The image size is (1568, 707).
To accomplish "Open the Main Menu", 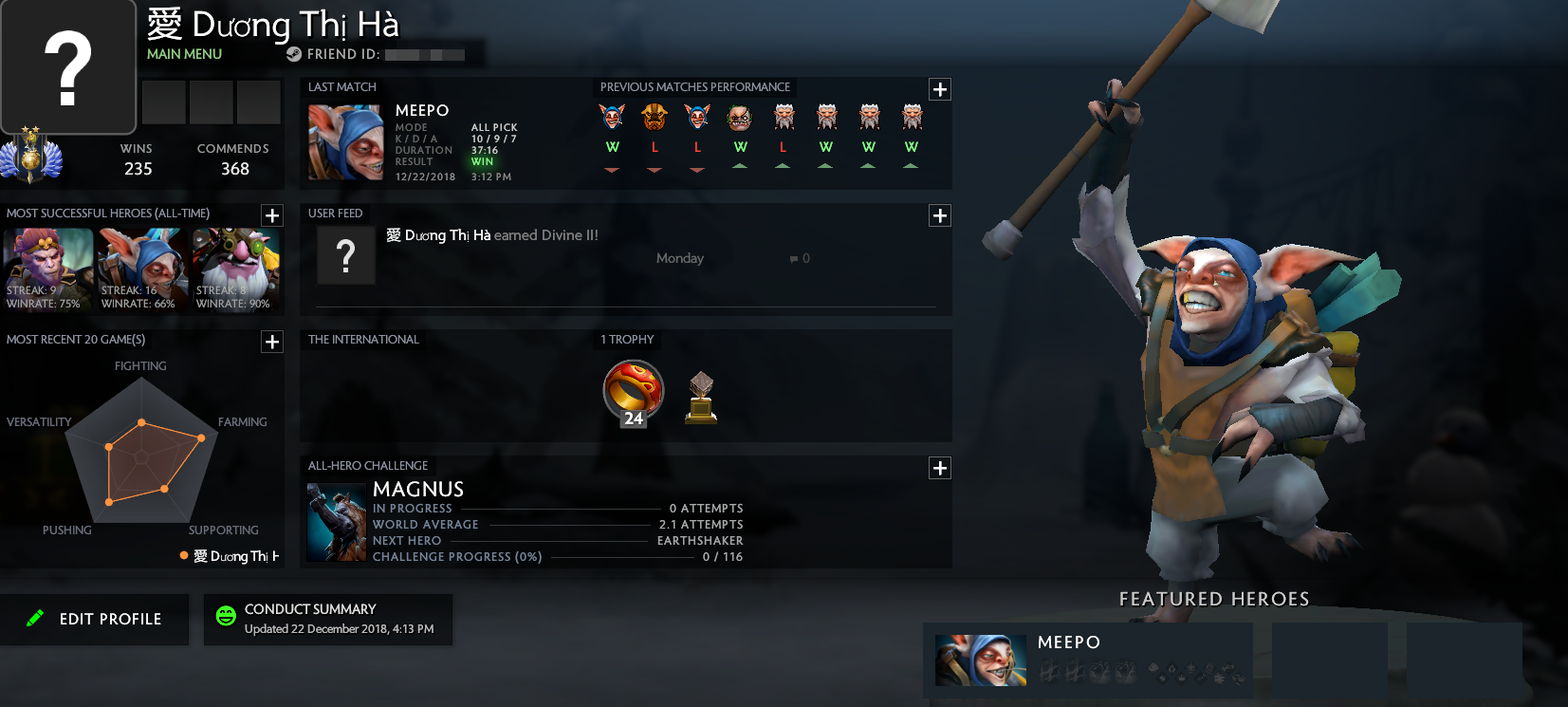I will click(x=183, y=54).
